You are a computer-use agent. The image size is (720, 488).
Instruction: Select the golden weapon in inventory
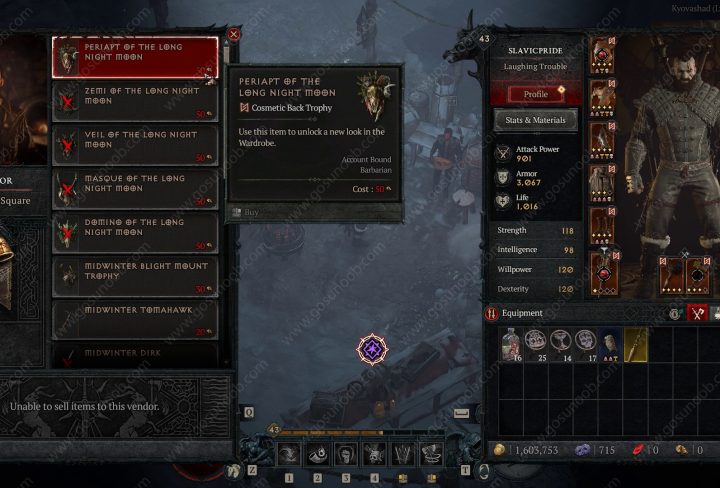(x=636, y=344)
